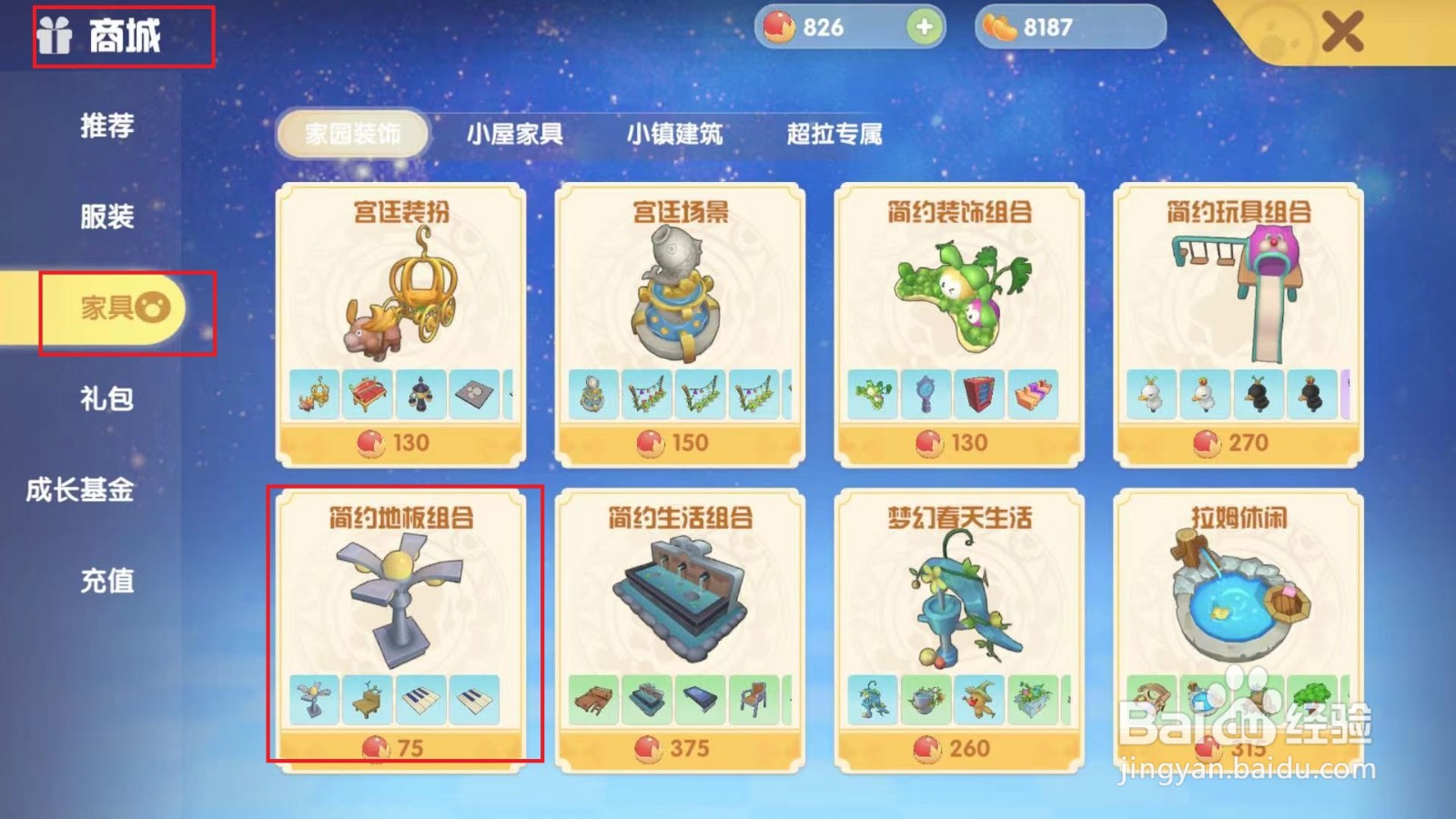The height and width of the screenshot is (819, 1456).
Task: Switch to the 小屋家具 tab
Action: coord(514,135)
